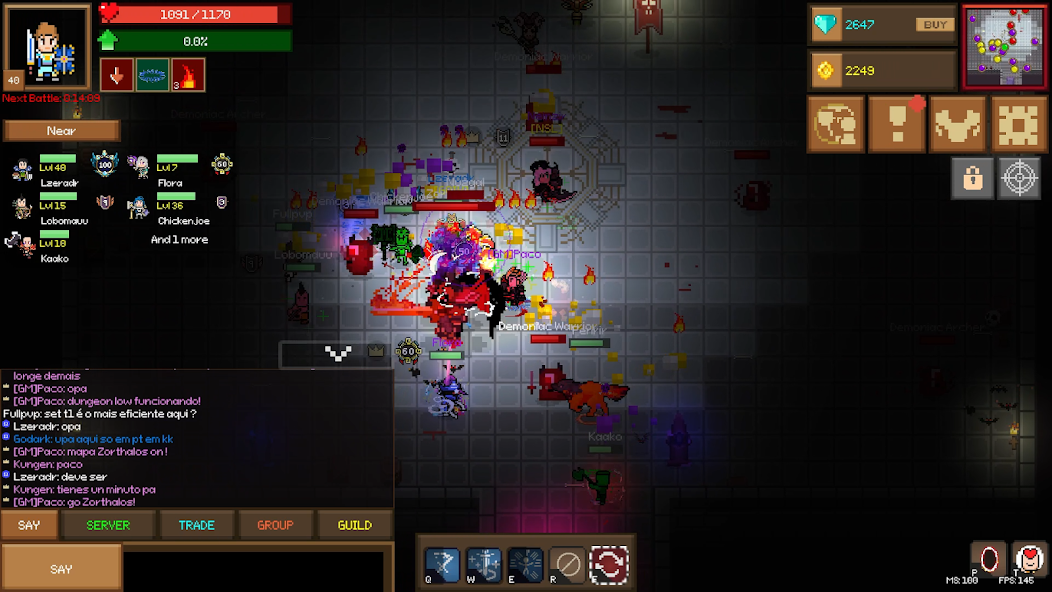This screenshot has height=592, width=1052.
Task: Use the red swap arrows hotbar skill
Action: 609,564
